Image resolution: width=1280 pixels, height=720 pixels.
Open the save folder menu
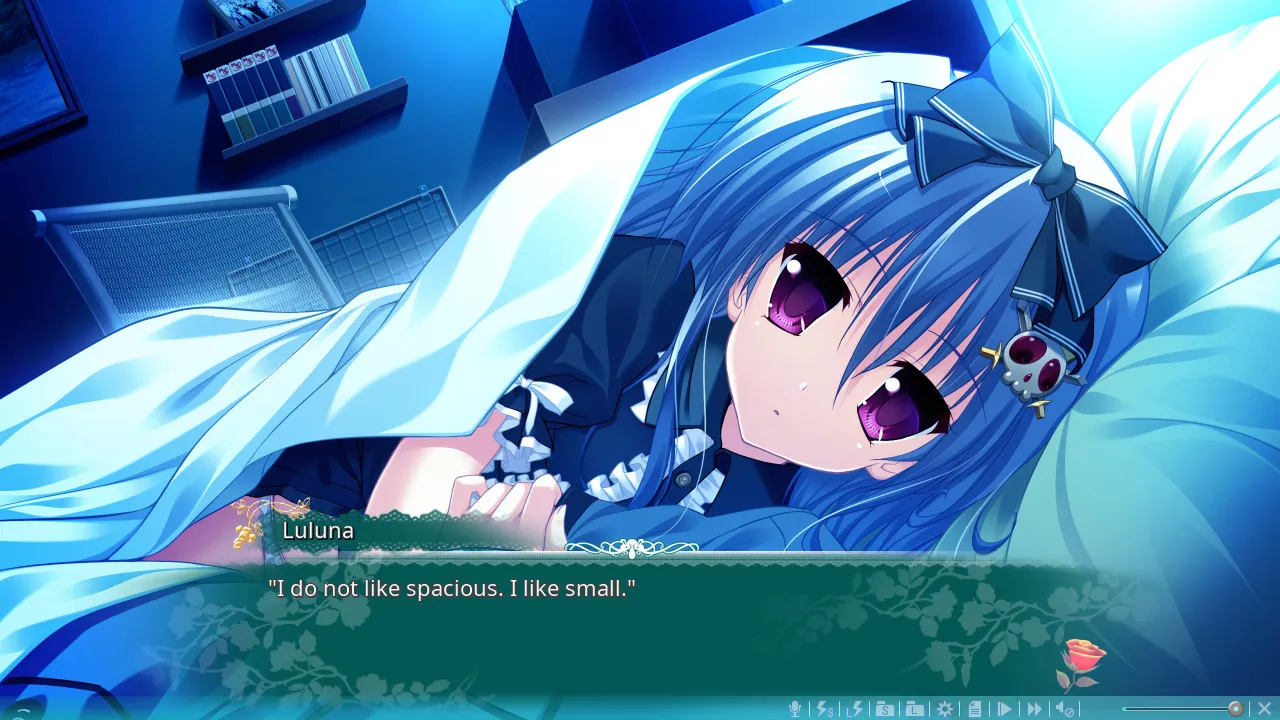point(885,709)
